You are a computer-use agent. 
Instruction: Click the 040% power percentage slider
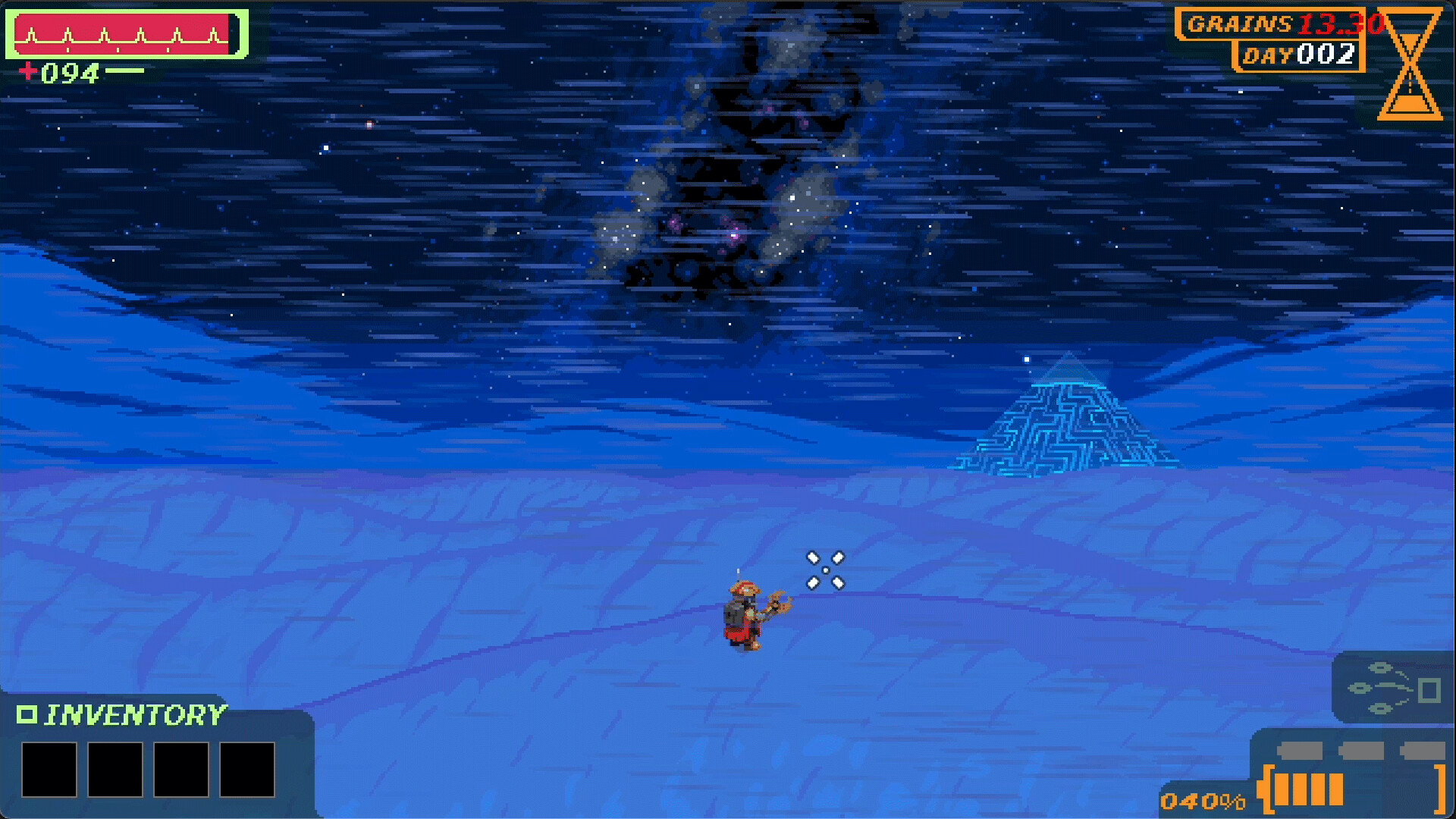click(x=1203, y=800)
